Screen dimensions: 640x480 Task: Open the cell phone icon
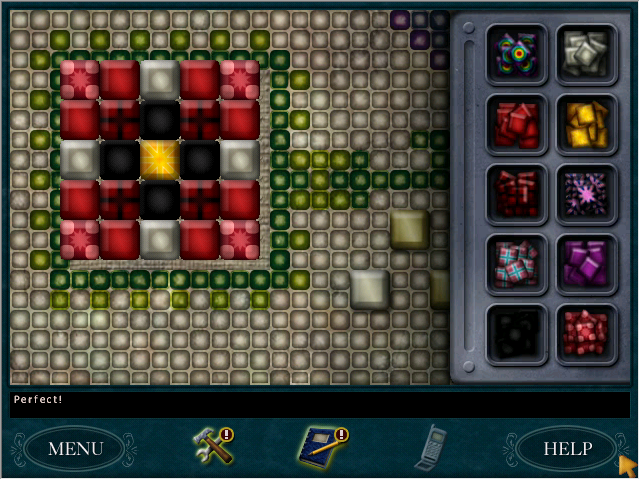(x=431, y=446)
